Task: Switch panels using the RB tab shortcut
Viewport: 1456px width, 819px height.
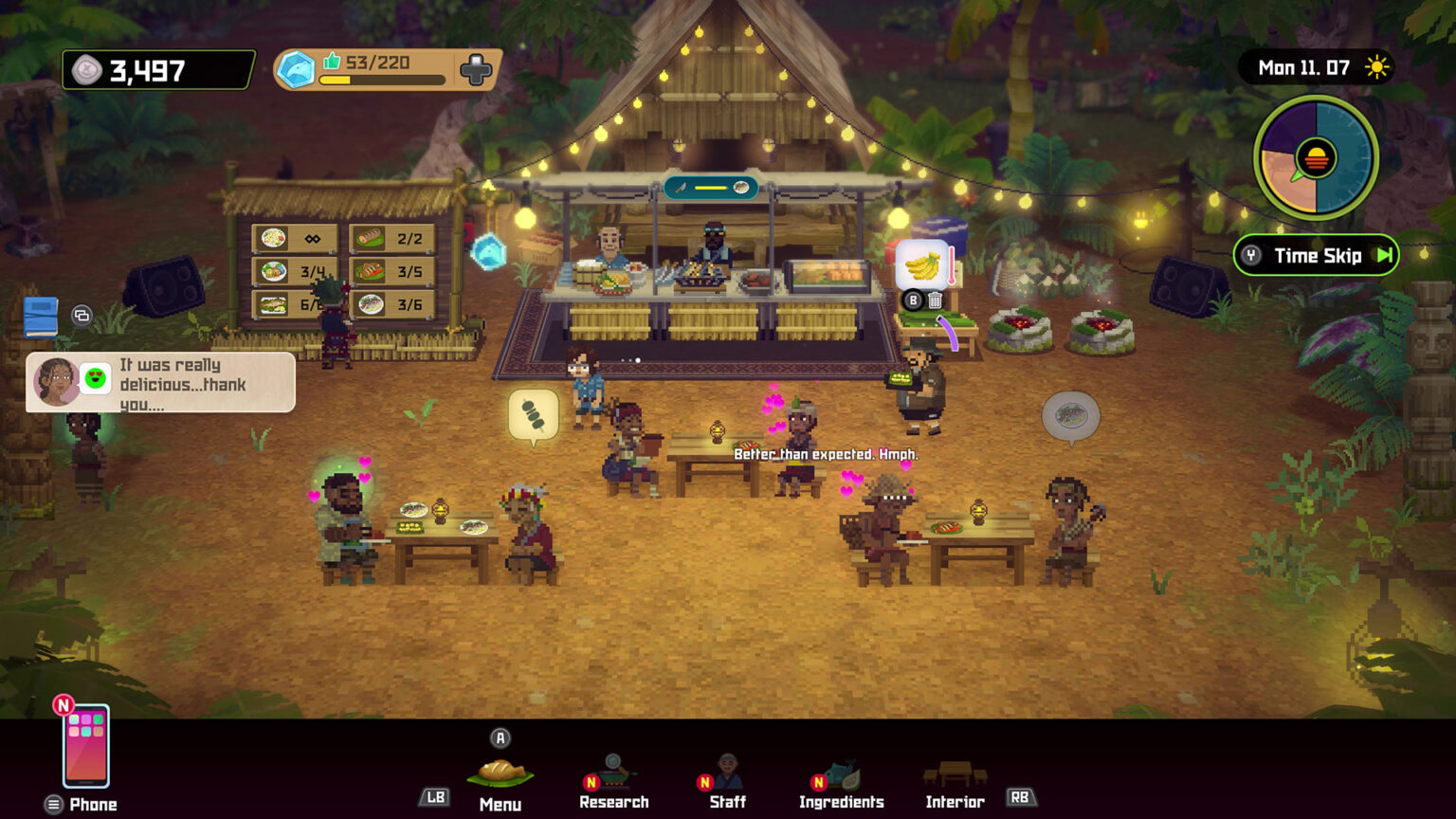Action: (1023, 797)
